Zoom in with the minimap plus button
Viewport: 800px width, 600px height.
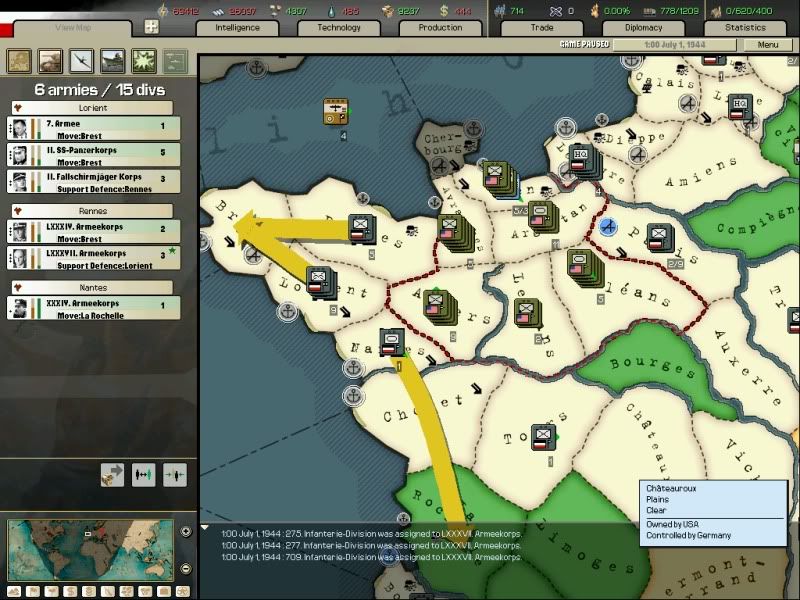point(186,531)
